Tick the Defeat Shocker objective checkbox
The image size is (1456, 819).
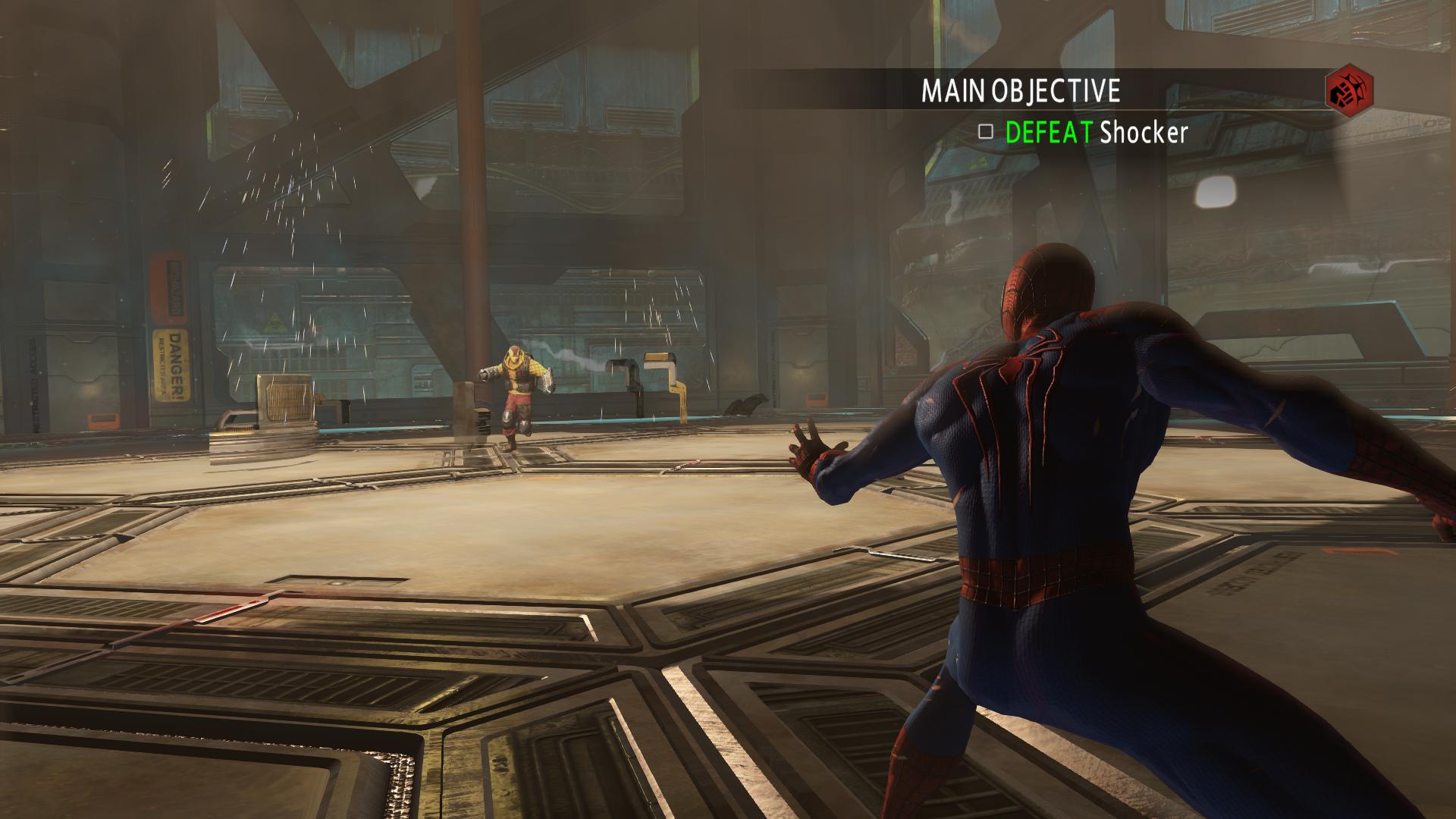point(985,132)
